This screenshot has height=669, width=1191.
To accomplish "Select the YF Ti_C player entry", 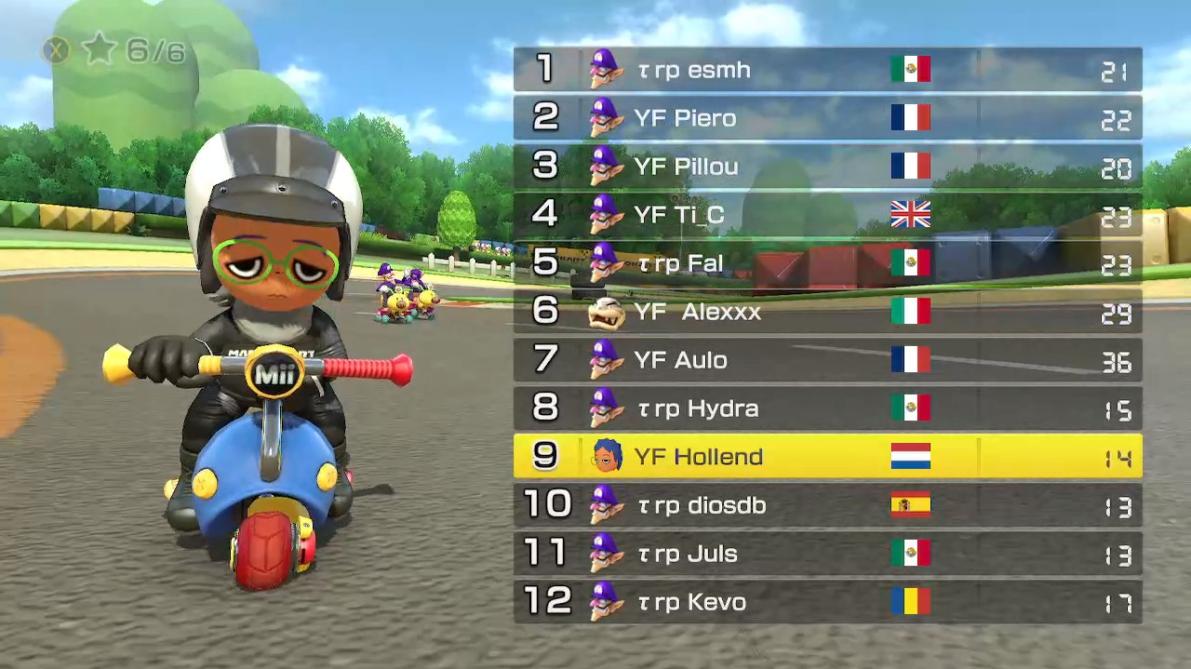I will point(827,214).
